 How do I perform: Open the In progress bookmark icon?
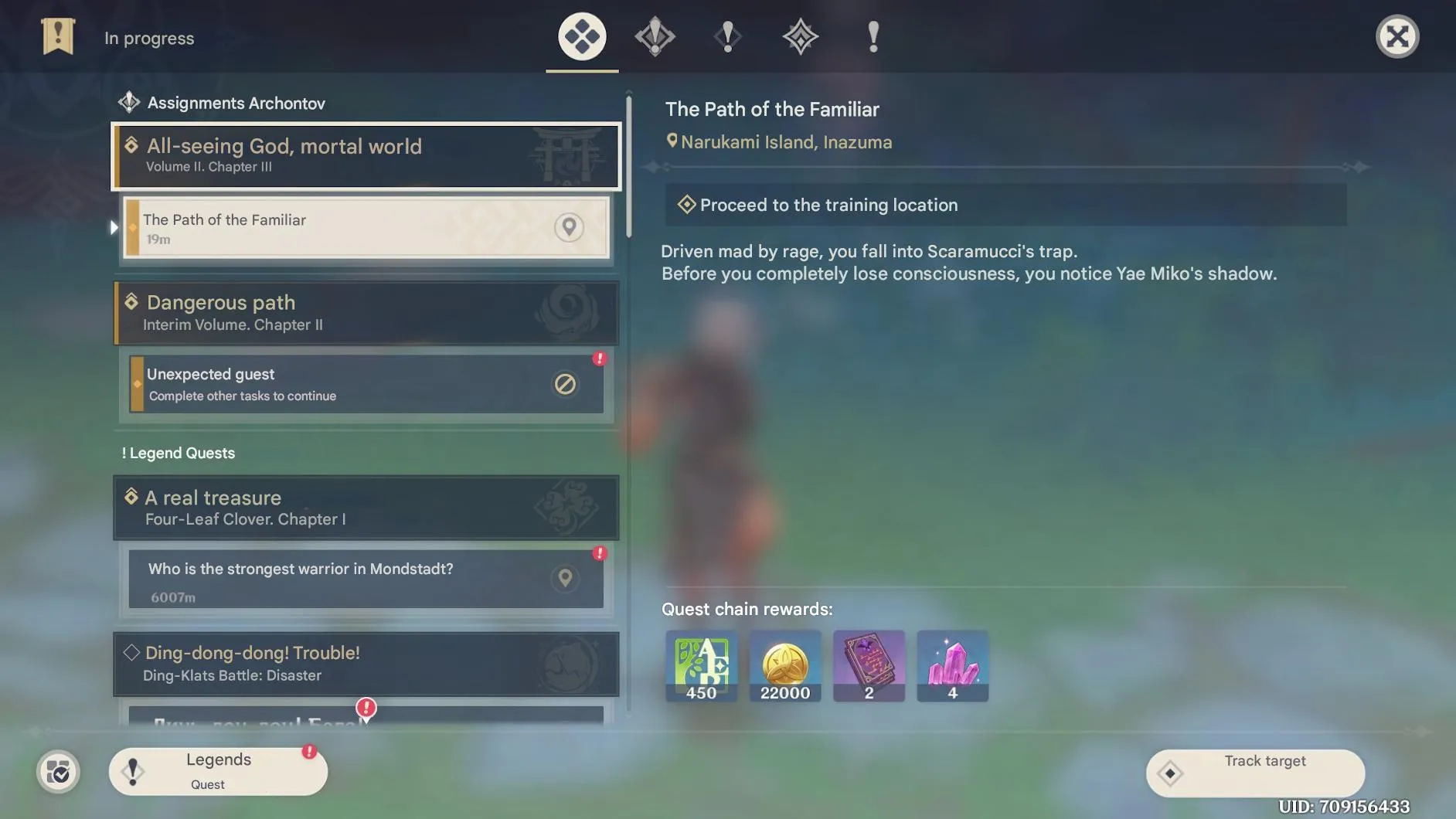coord(58,36)
